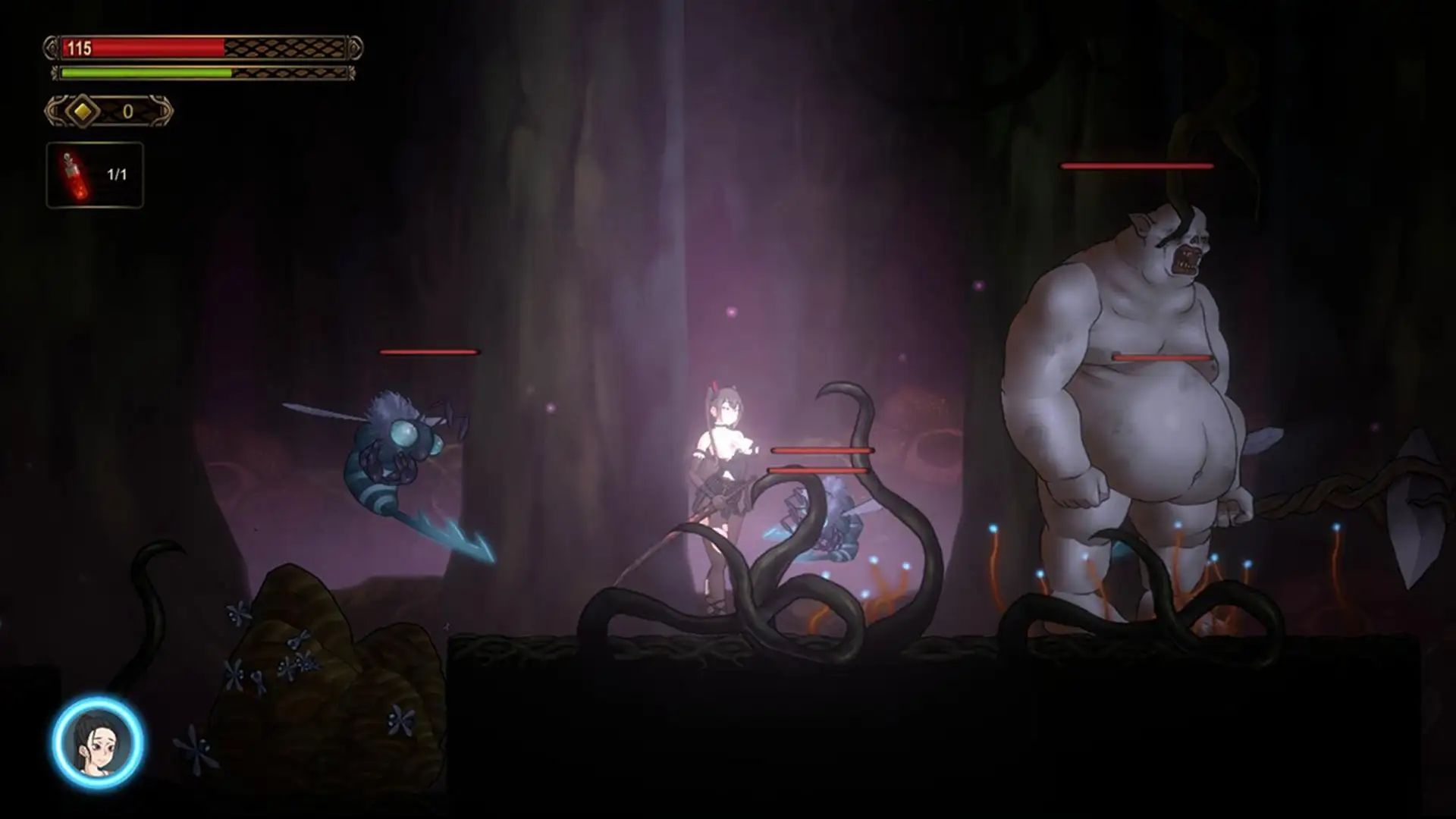Use the red health potion slot
Screen dimensions: 1456x819
point(95,175)
